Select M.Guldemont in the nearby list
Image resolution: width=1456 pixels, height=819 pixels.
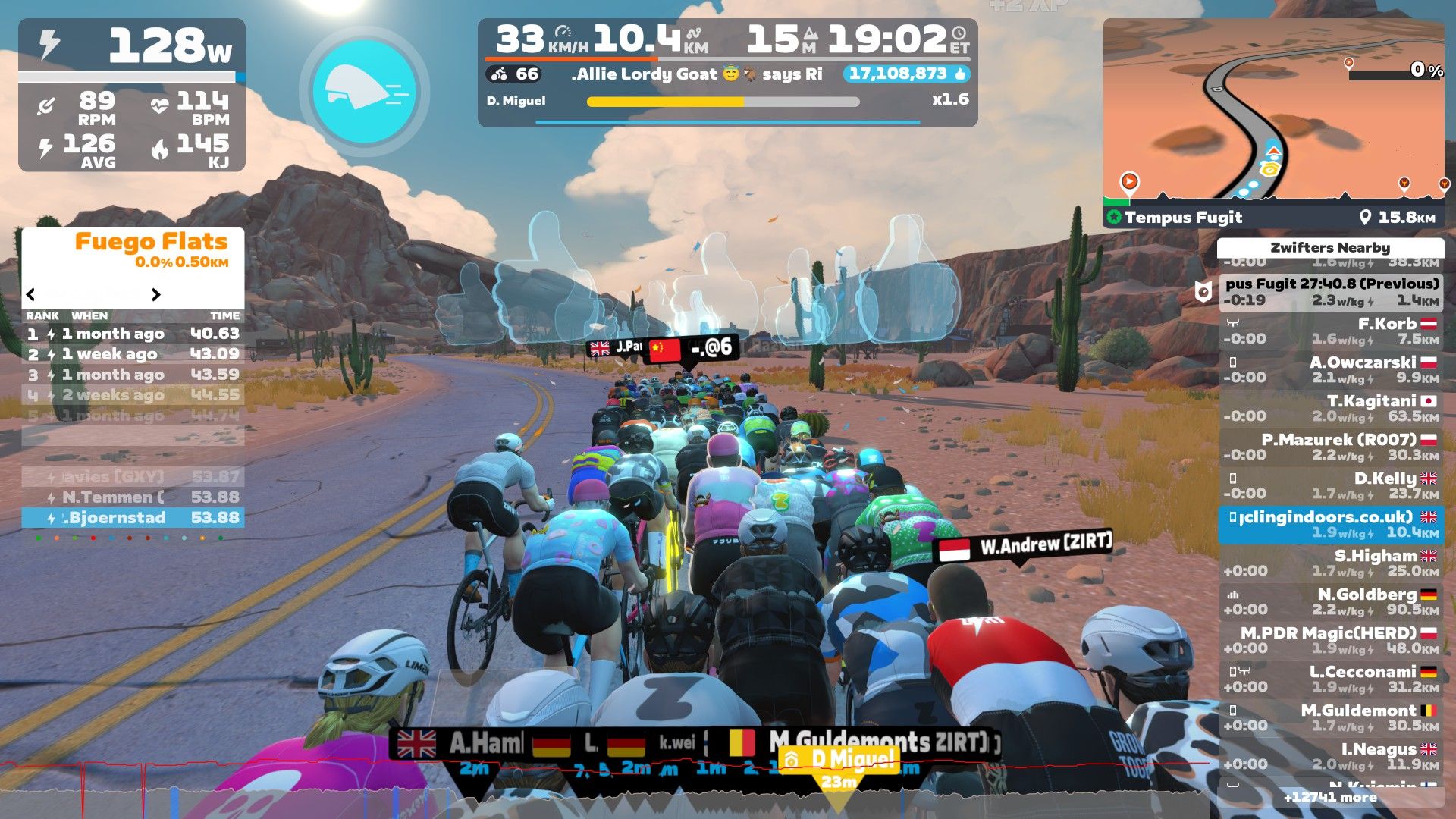1331,717
